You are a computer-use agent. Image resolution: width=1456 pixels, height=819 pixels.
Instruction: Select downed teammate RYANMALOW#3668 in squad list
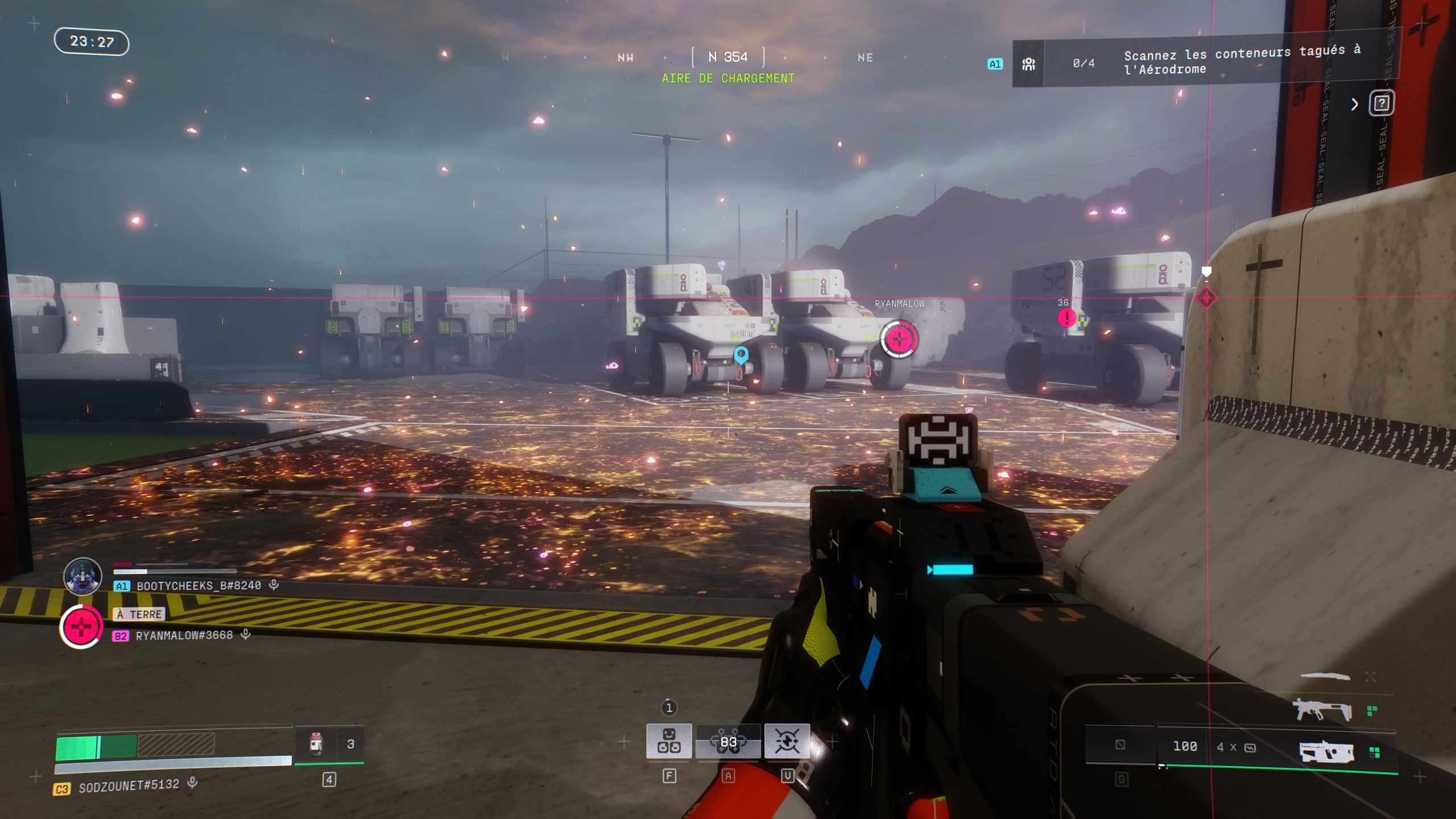(184, 635)
